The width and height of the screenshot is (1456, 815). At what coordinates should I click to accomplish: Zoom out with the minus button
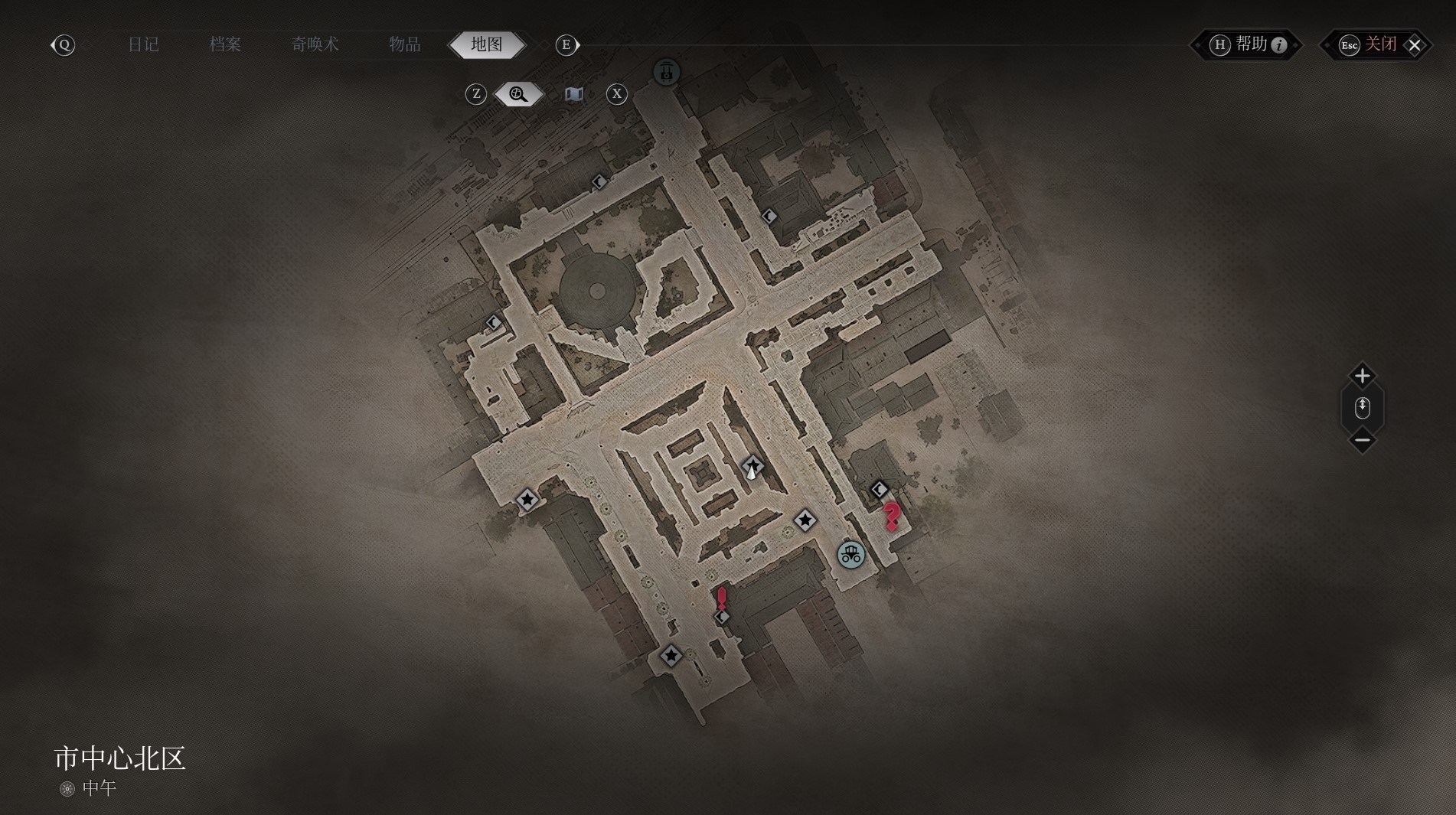(x=1362, y=440)
